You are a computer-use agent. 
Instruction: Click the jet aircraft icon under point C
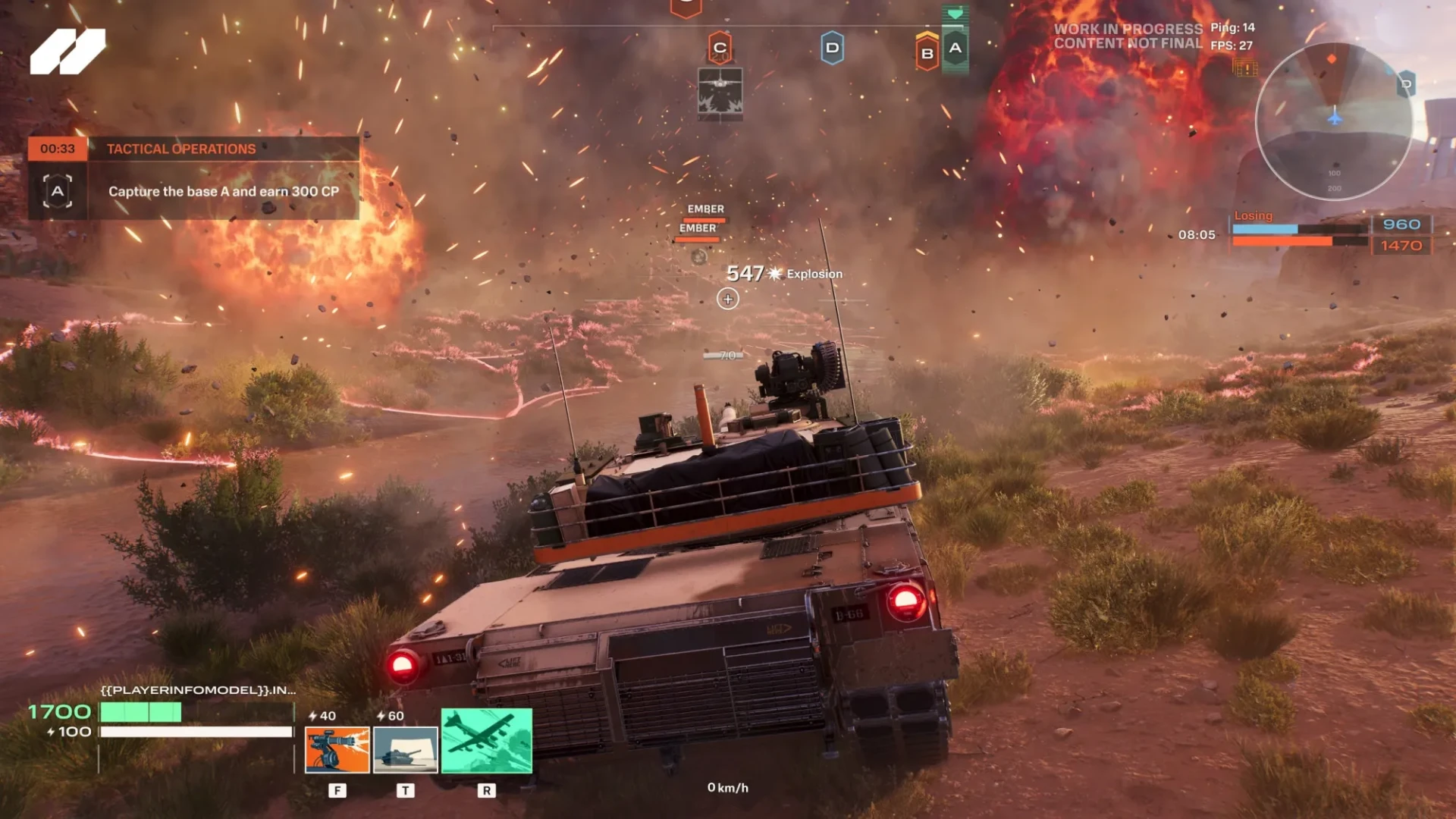(720, 94)
